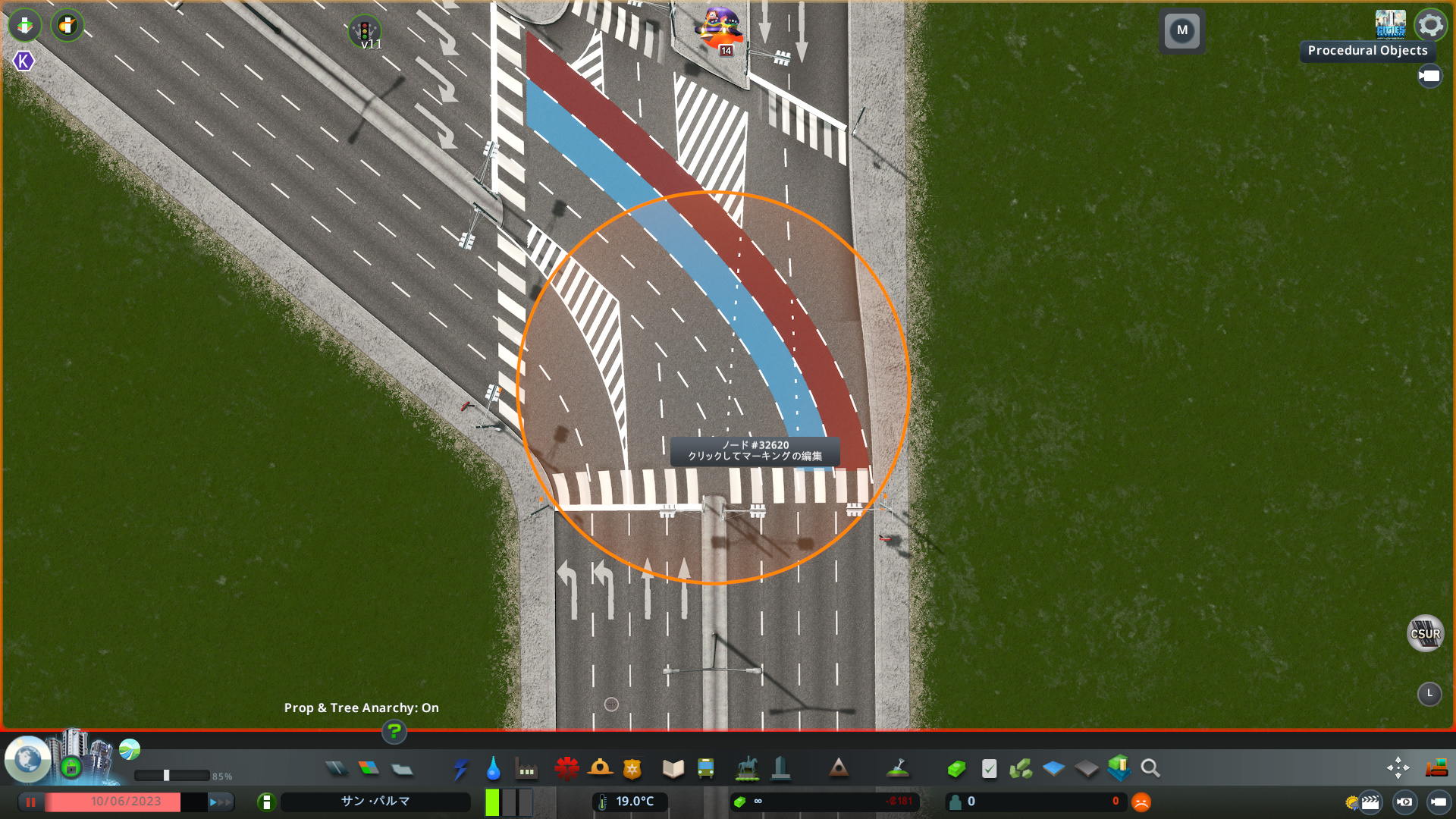Pause the simulation with the pause button
The width and height of the screenshot is (1456, 819).
(31, 801)
